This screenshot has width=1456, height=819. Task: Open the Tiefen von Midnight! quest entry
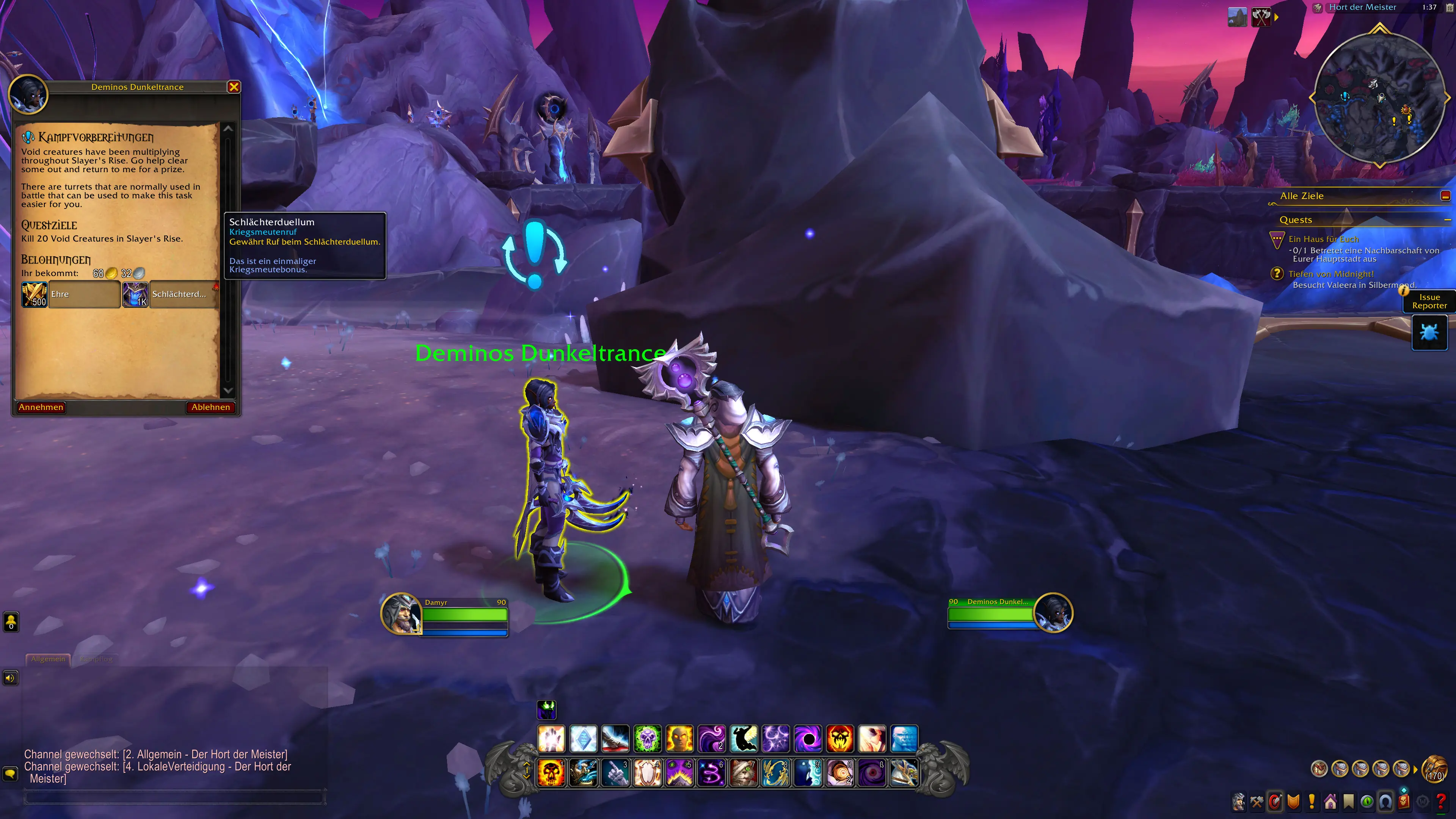point(1330,274)
